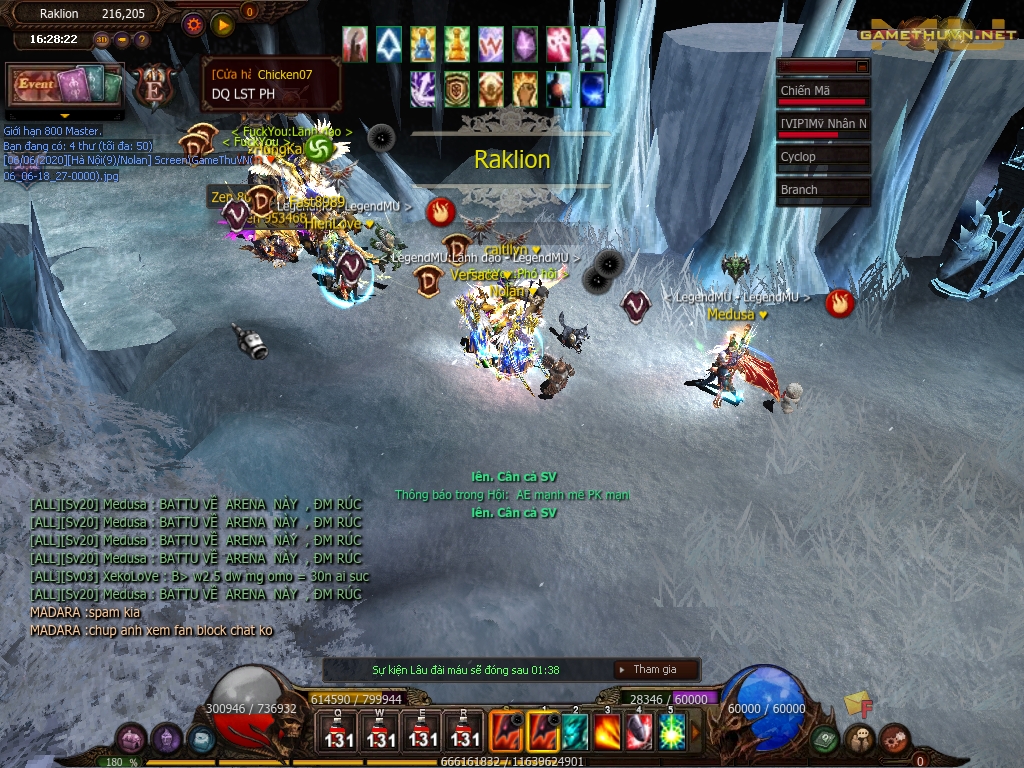The height and width of the screenshot is (768, 1024).
Task: Select the Chicken07 target name panel
Action: [271, 84]
